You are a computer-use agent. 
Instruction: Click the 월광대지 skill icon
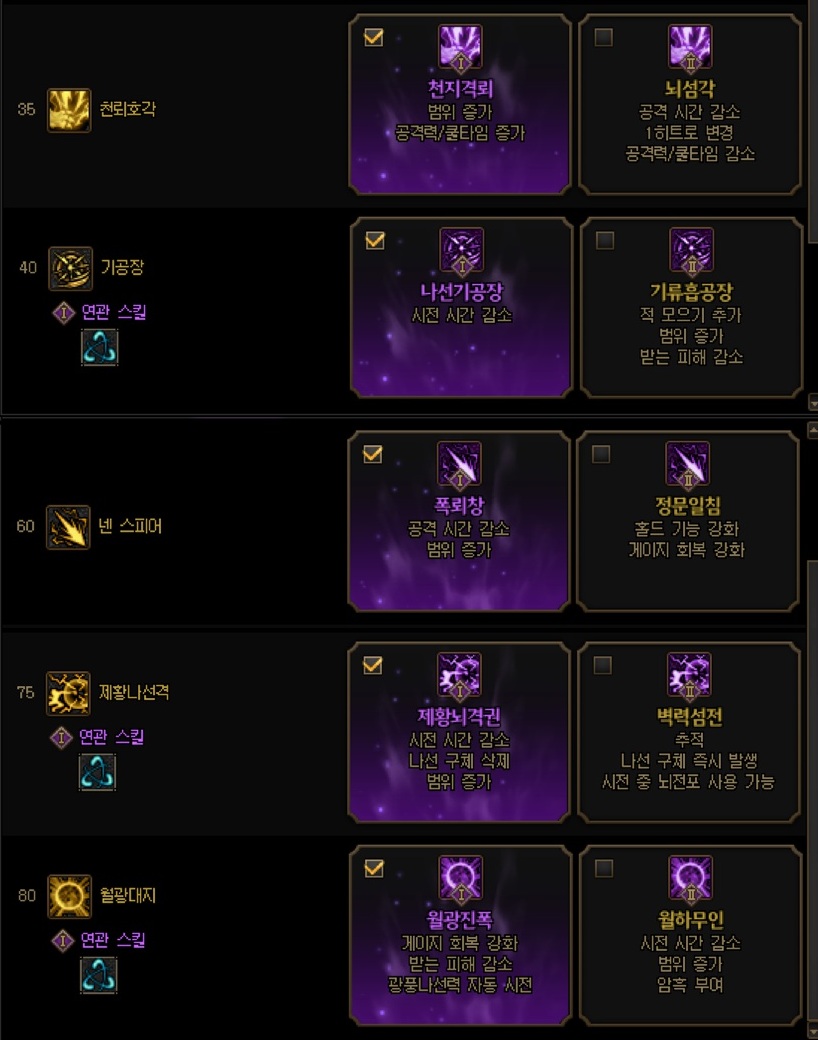pyautogui.click(x=69, y=896)
